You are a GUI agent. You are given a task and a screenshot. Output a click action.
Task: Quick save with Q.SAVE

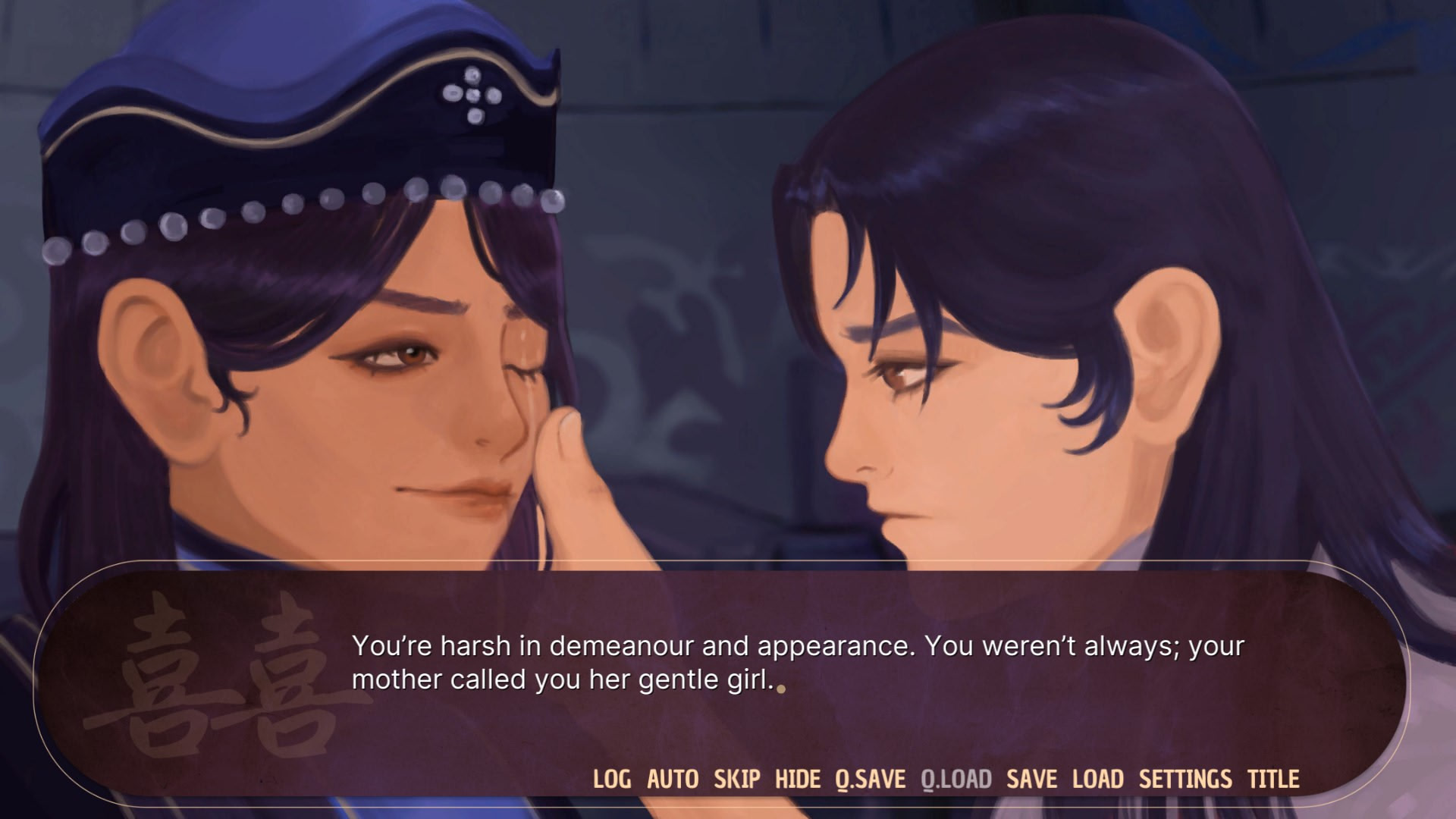click(x=870, y=779)
